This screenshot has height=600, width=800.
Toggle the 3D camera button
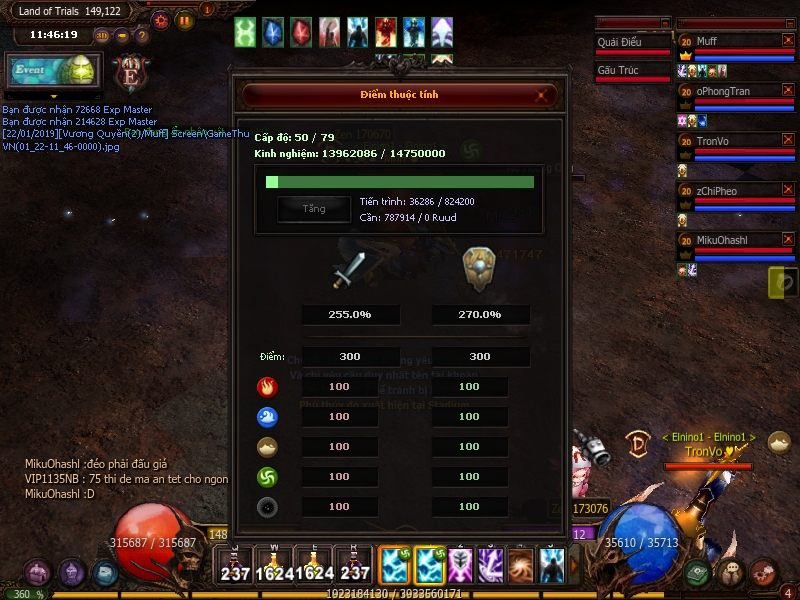pyautogui.click(x=102, y=35)
